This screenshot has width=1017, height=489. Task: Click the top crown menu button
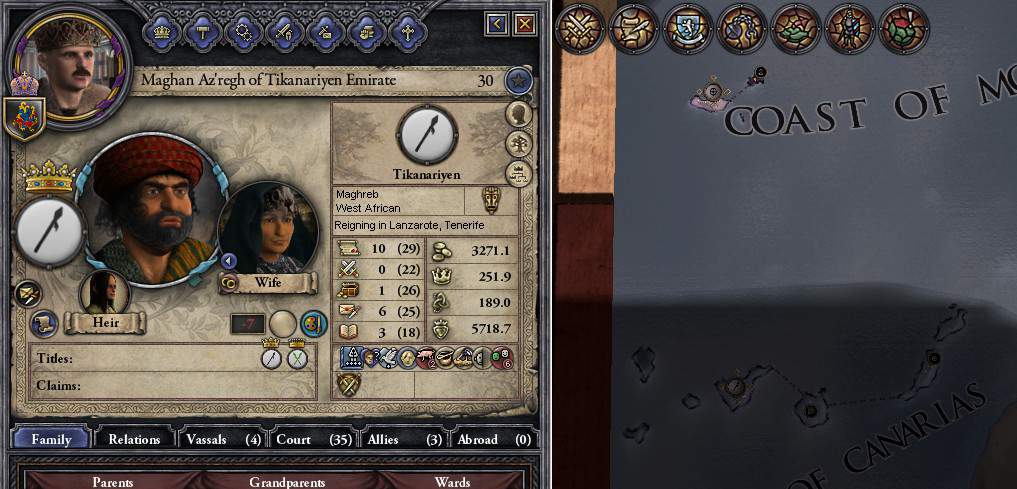point(160,31)
